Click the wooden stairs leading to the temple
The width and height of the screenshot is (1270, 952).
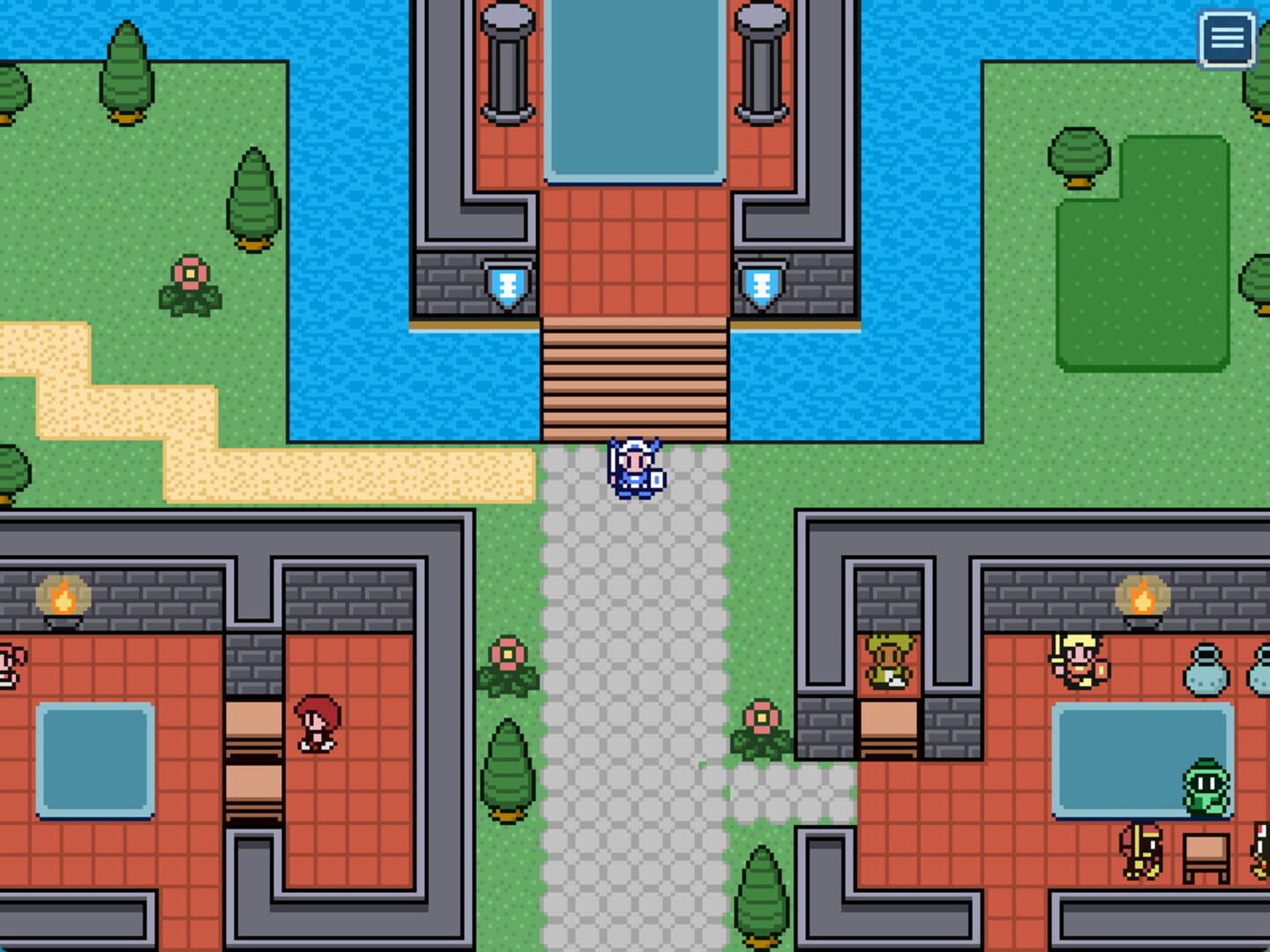point(635,379)
